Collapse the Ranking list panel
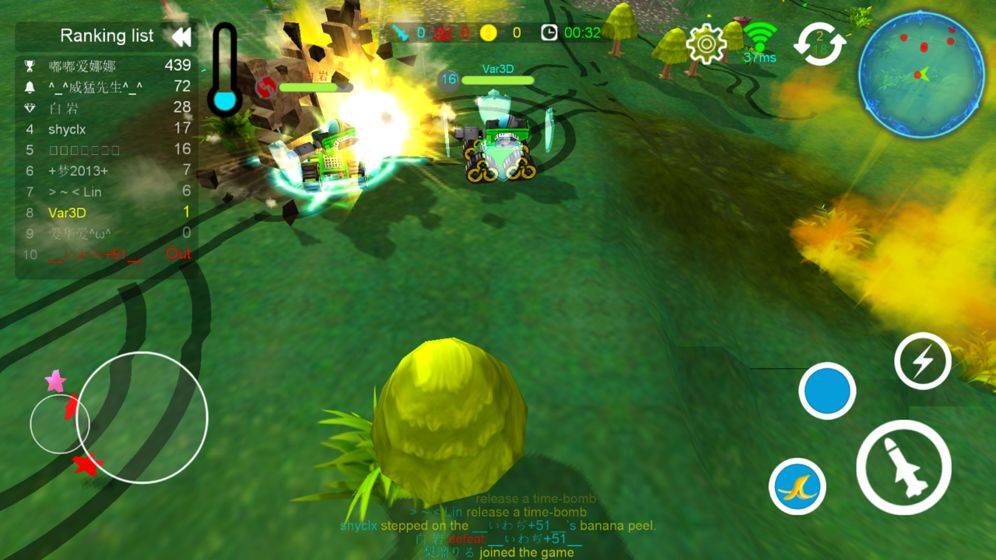Image resolution: width=996 pixels, height=560 pixels. coord(180,37)
